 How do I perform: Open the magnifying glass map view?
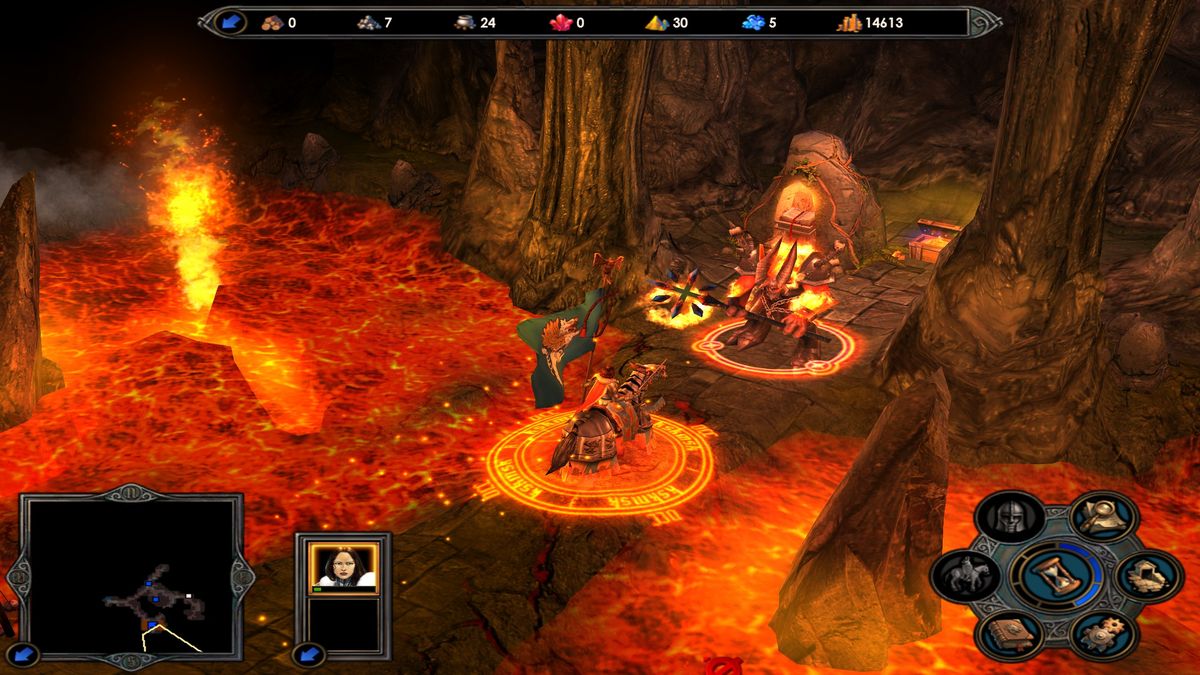(x=1103, y=516)
